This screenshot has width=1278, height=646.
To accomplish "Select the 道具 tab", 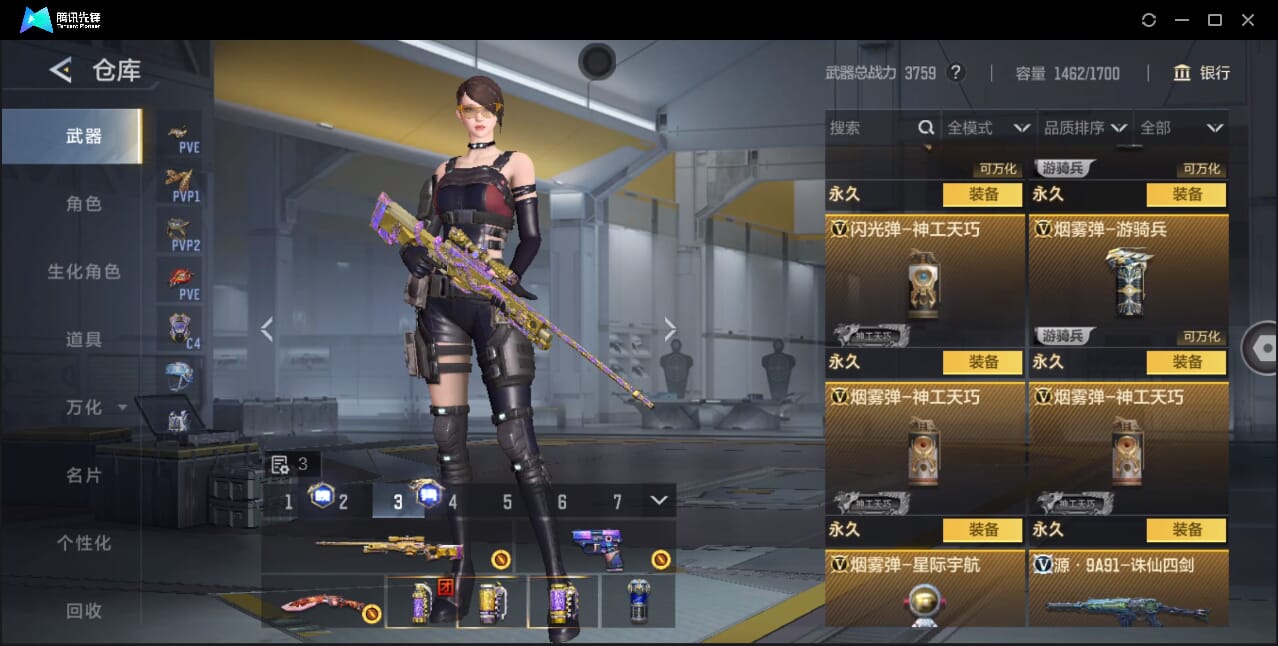I will coord(84,340).
